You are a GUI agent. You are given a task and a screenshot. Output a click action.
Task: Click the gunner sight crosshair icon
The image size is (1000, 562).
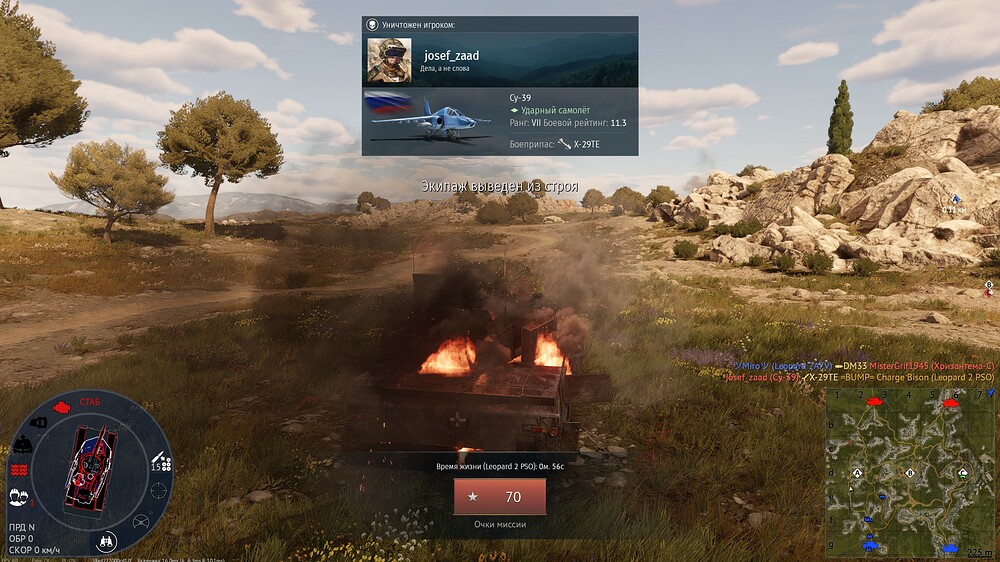[x=158, y=491]
